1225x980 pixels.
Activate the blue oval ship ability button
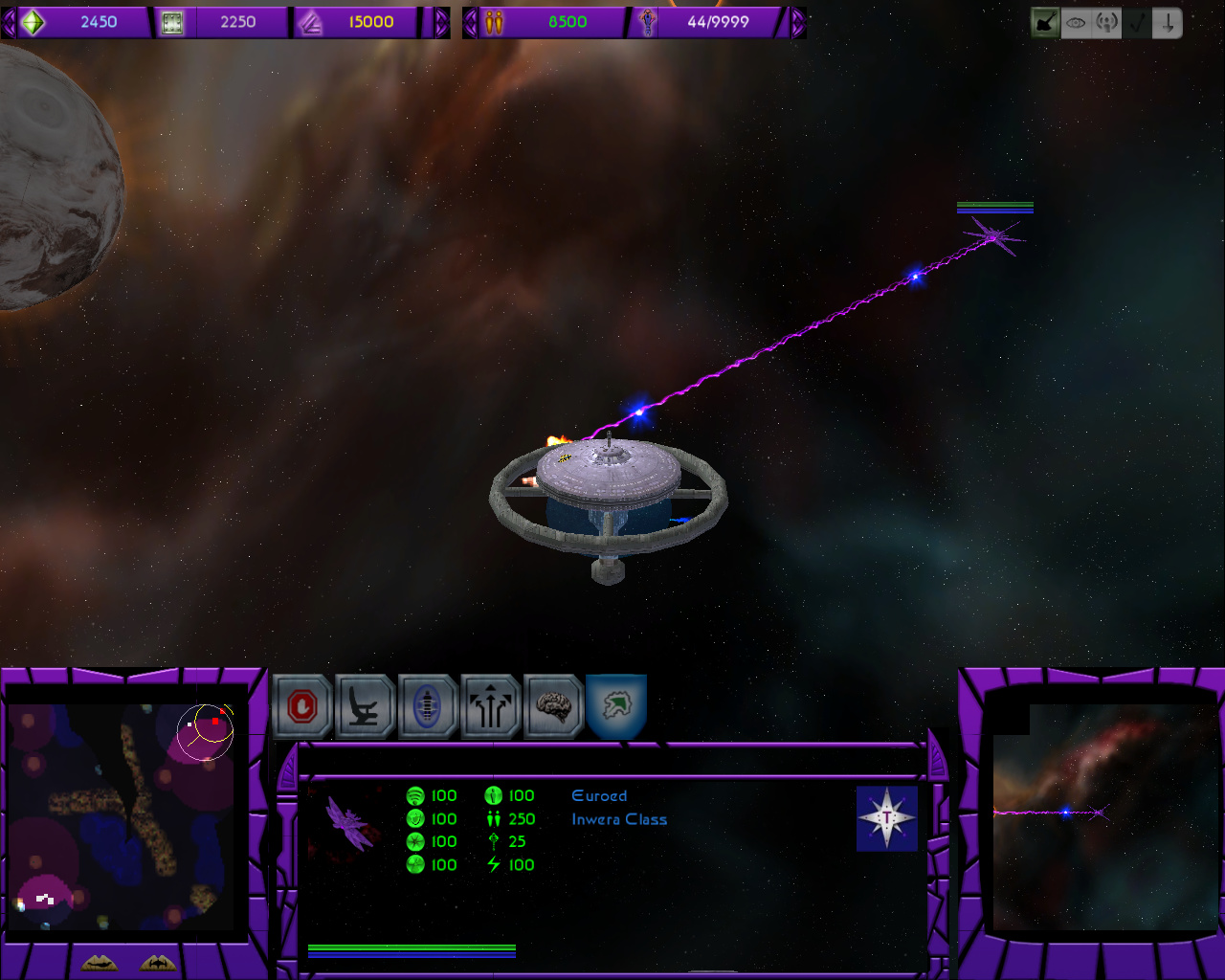tap(428, 707)
